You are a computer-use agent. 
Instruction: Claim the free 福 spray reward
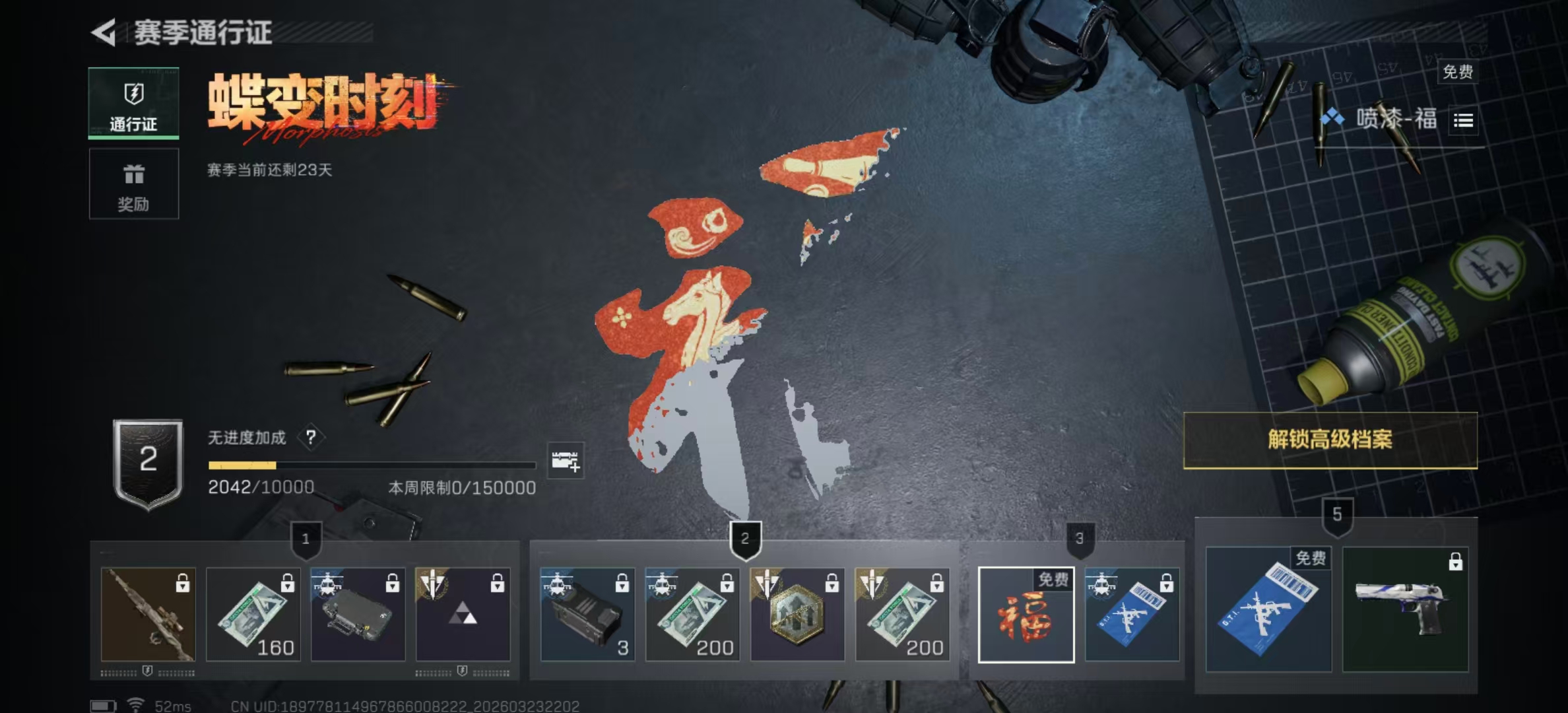pos(1026,615)
